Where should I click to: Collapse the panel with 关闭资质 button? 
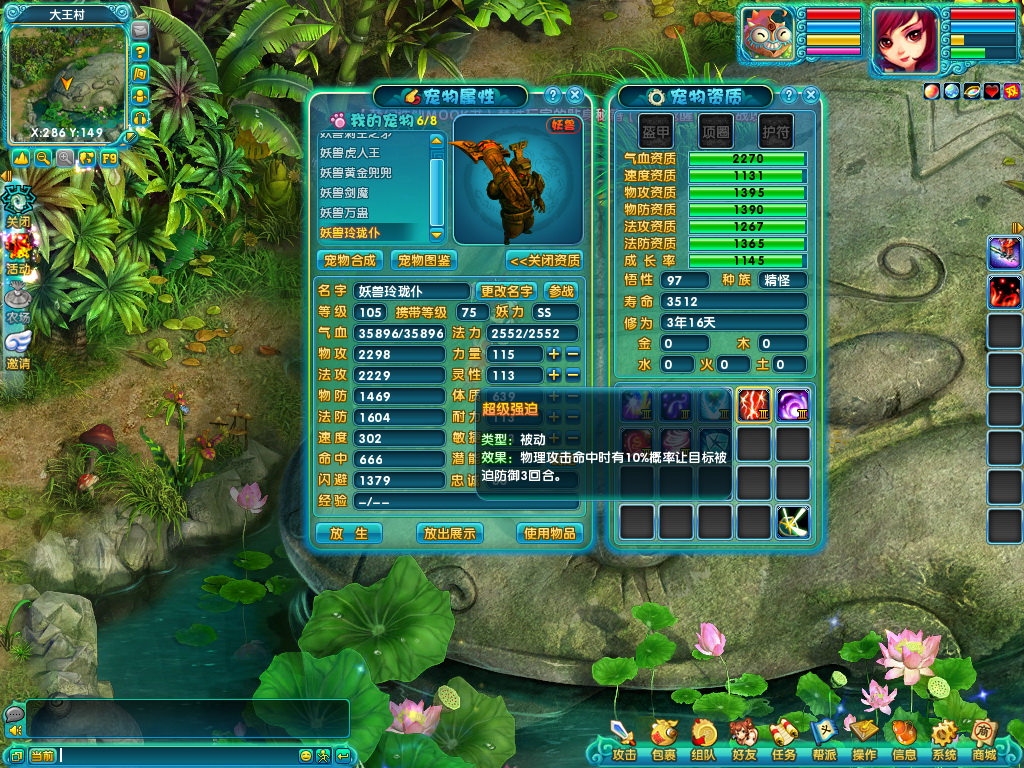coord(544,261)
